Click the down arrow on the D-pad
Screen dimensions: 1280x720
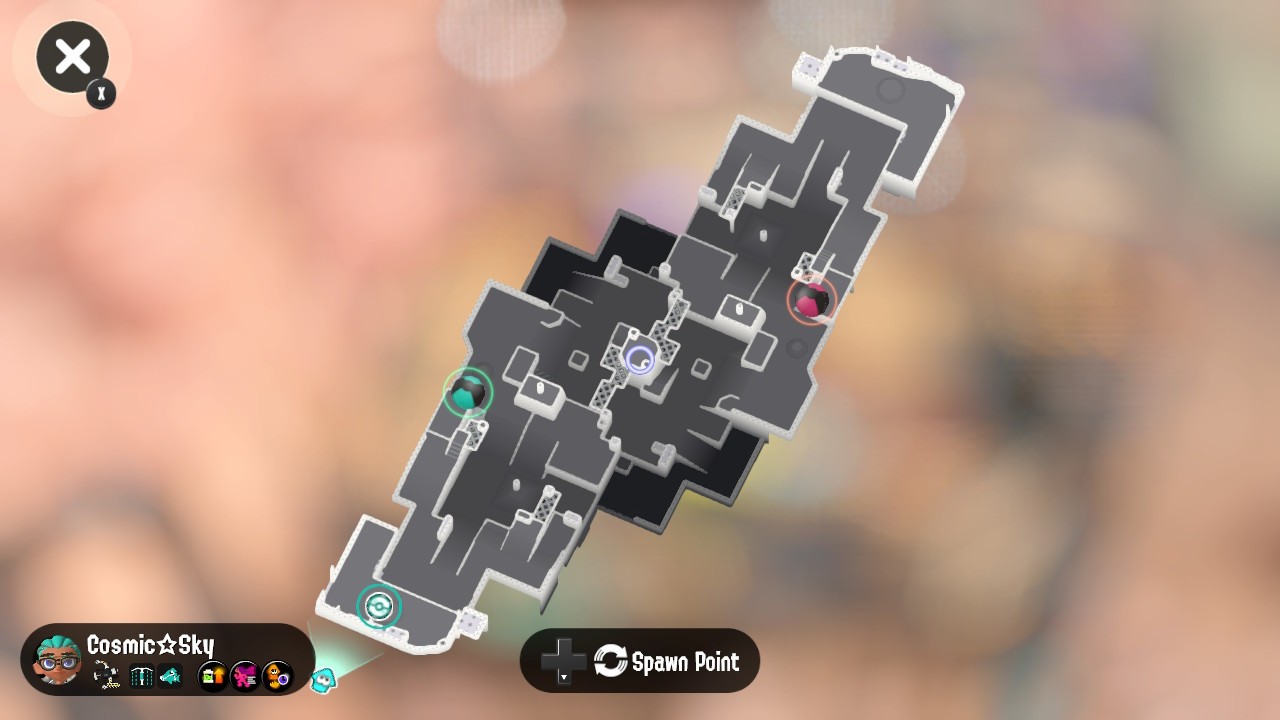pyautogui.click(x=564, y=678)
